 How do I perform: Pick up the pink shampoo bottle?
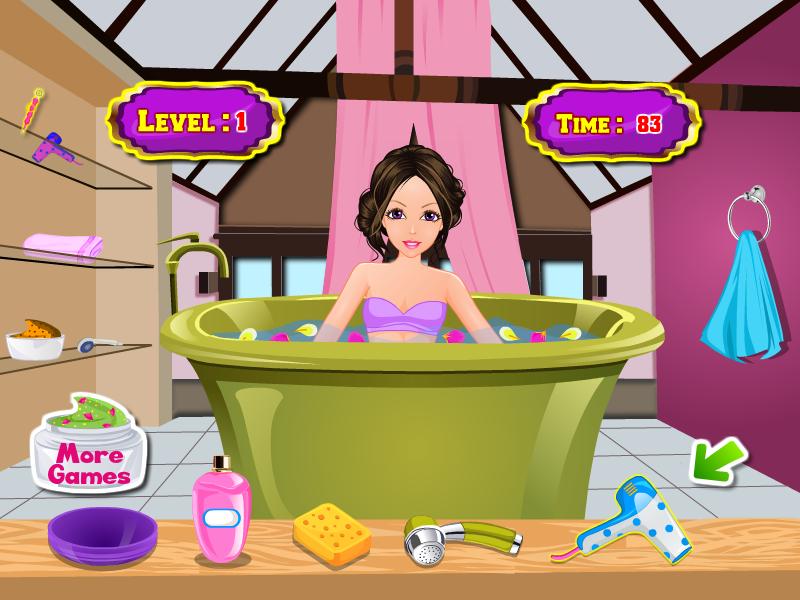point(220,512)
